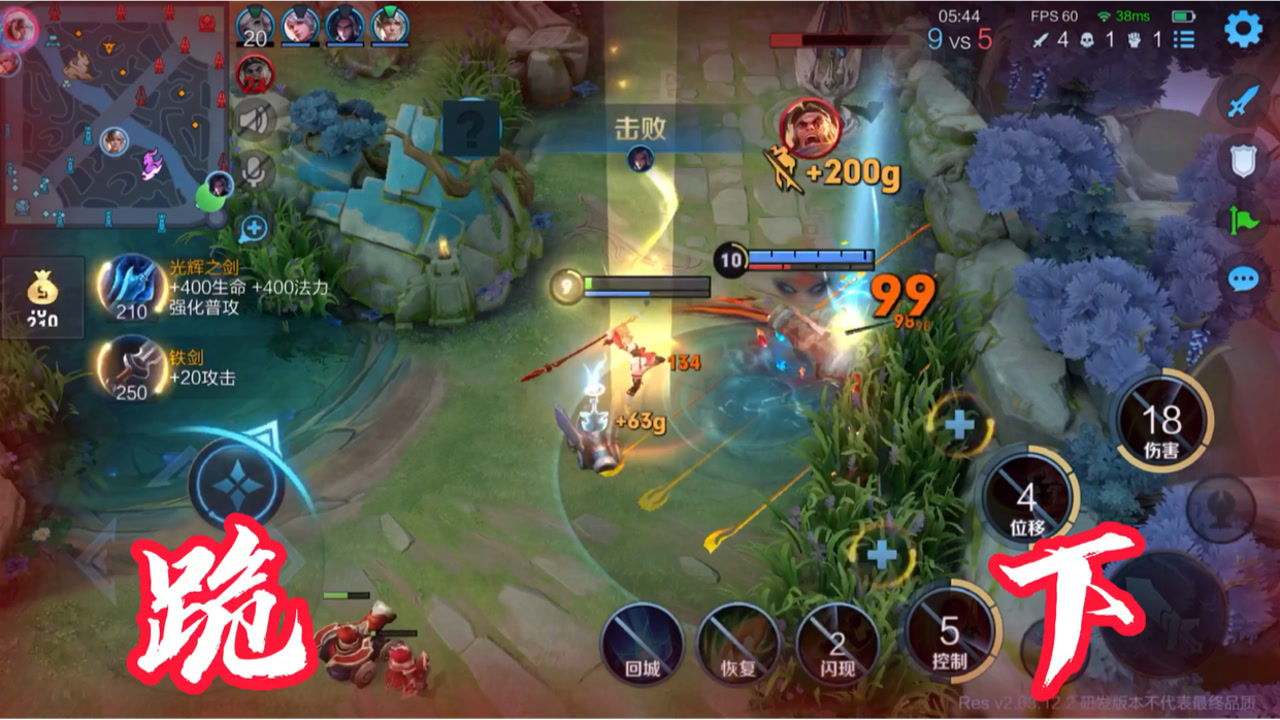
Task: Activate the 控制 skill
Action: point(949,634)
